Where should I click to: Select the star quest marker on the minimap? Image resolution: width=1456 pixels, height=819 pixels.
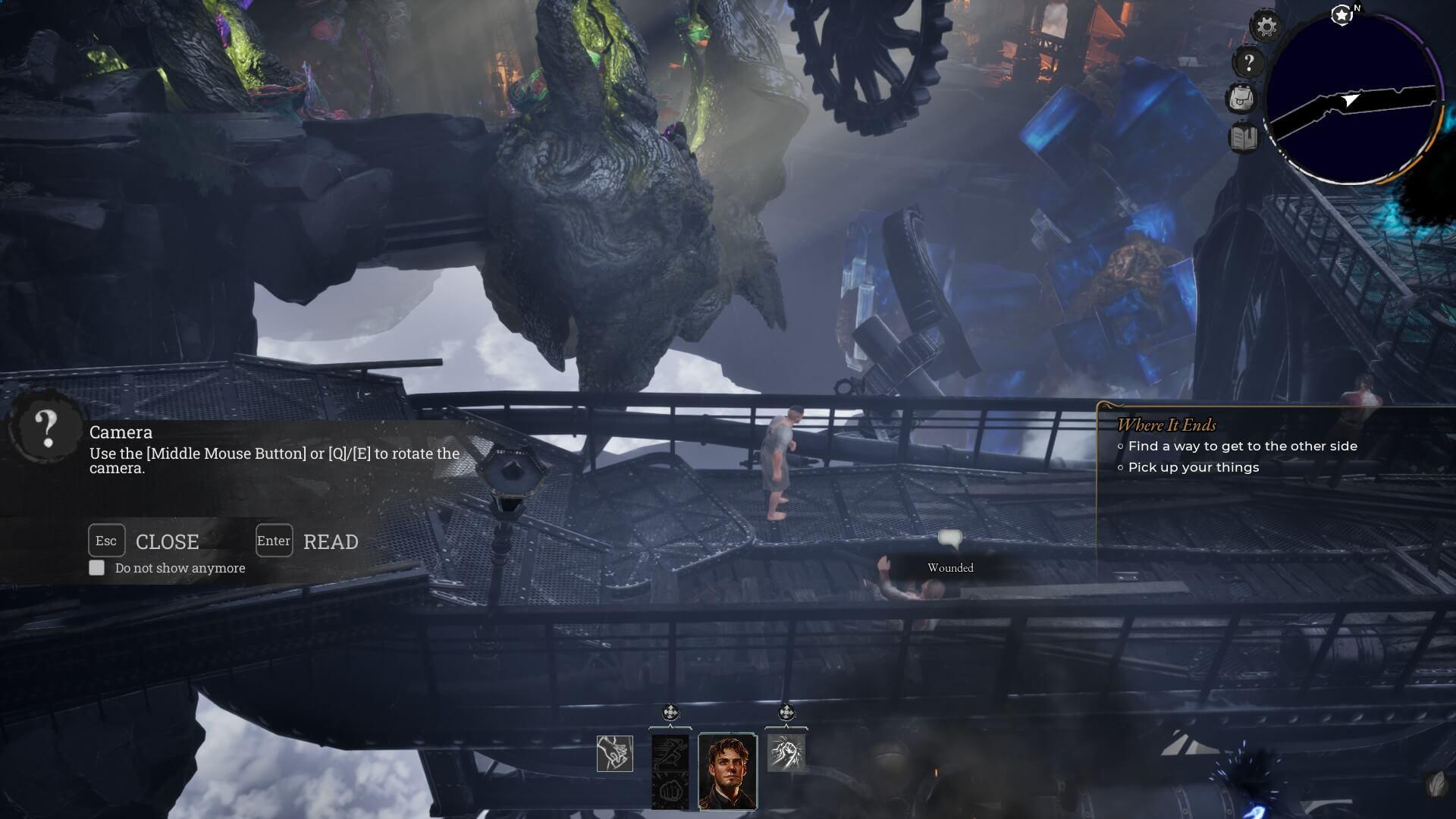coord(1341,14)
